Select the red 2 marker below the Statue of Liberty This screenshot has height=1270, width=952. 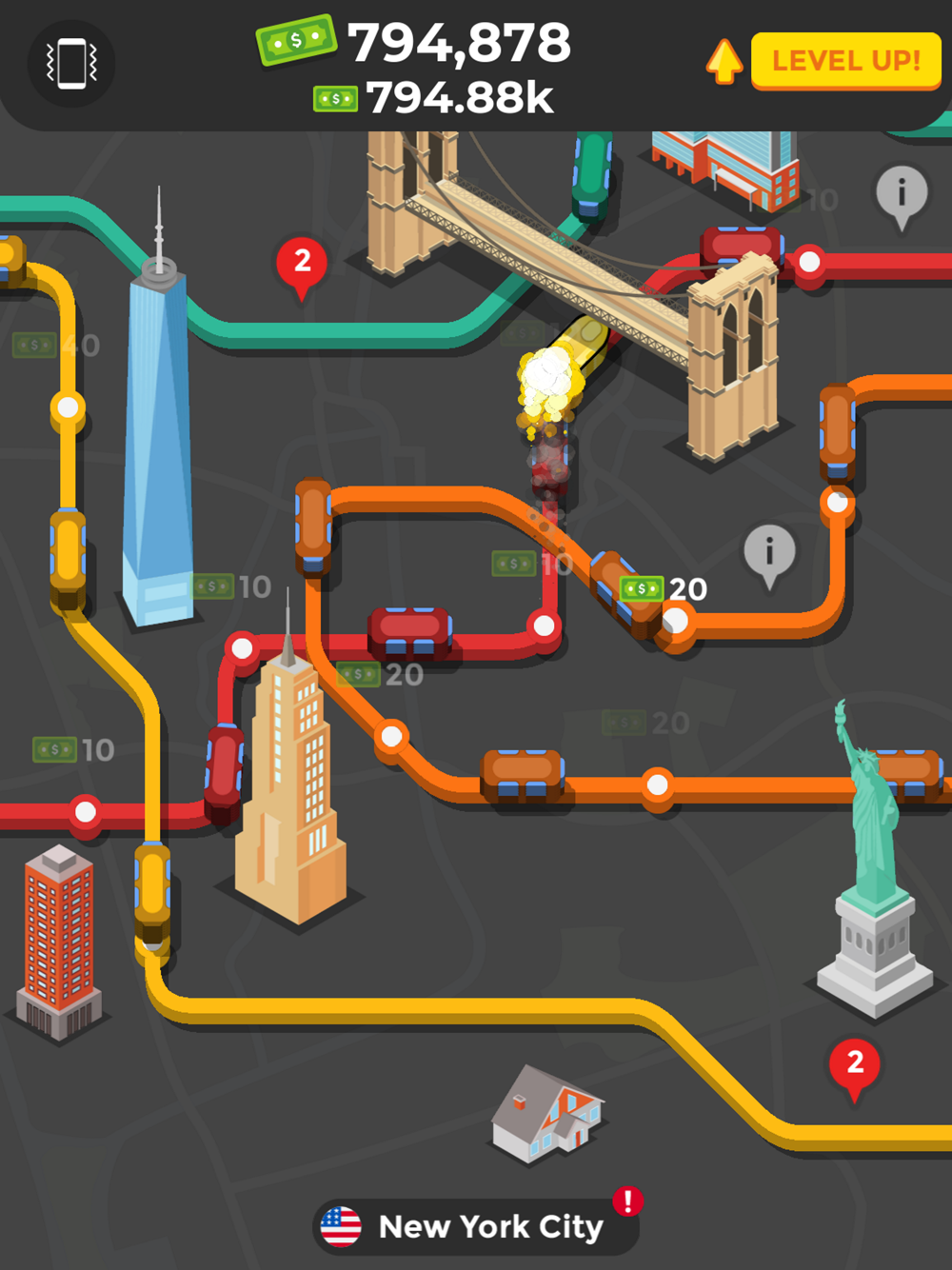tap(855, 1063)
